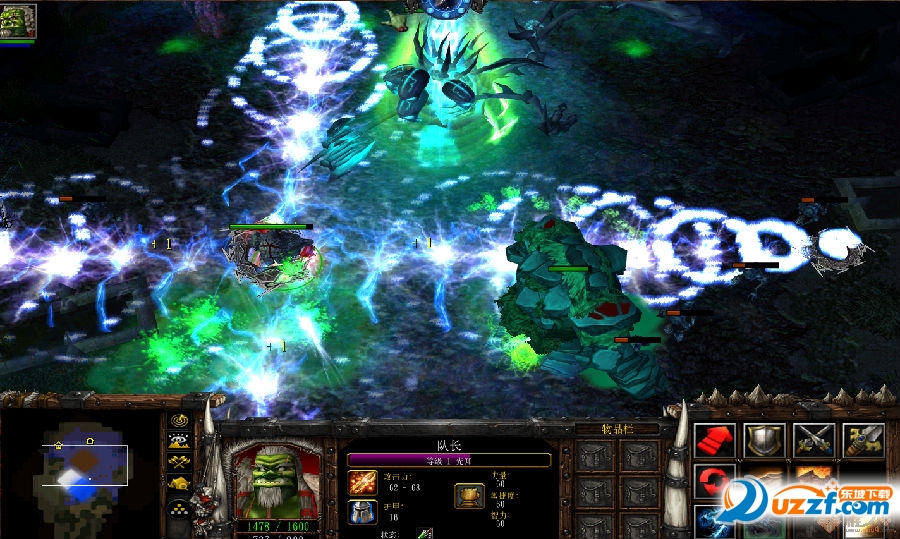
Task: Select the crossed swords Attack command
Action: (814, 439)
